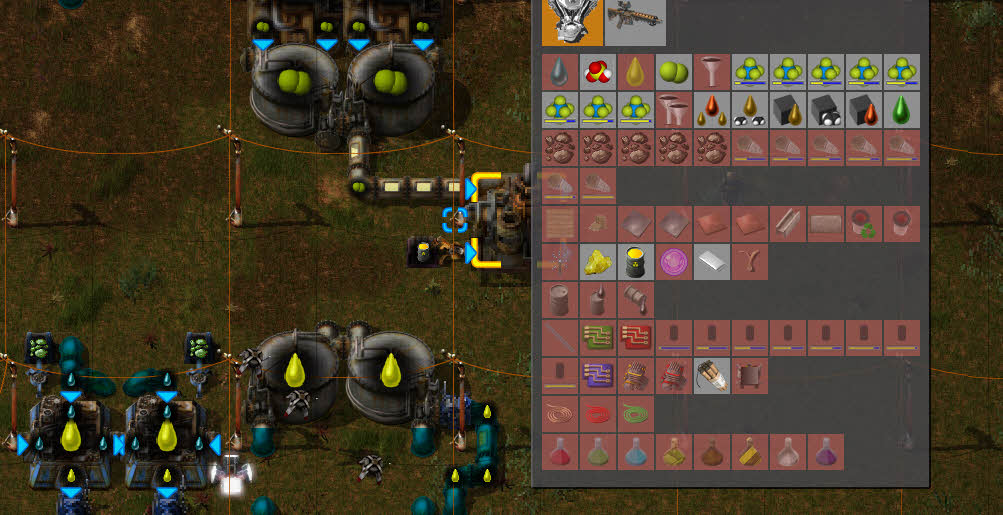Pick the red science flask recipe
Viewport: 1003px width, 515px height.
pos(560,452)
